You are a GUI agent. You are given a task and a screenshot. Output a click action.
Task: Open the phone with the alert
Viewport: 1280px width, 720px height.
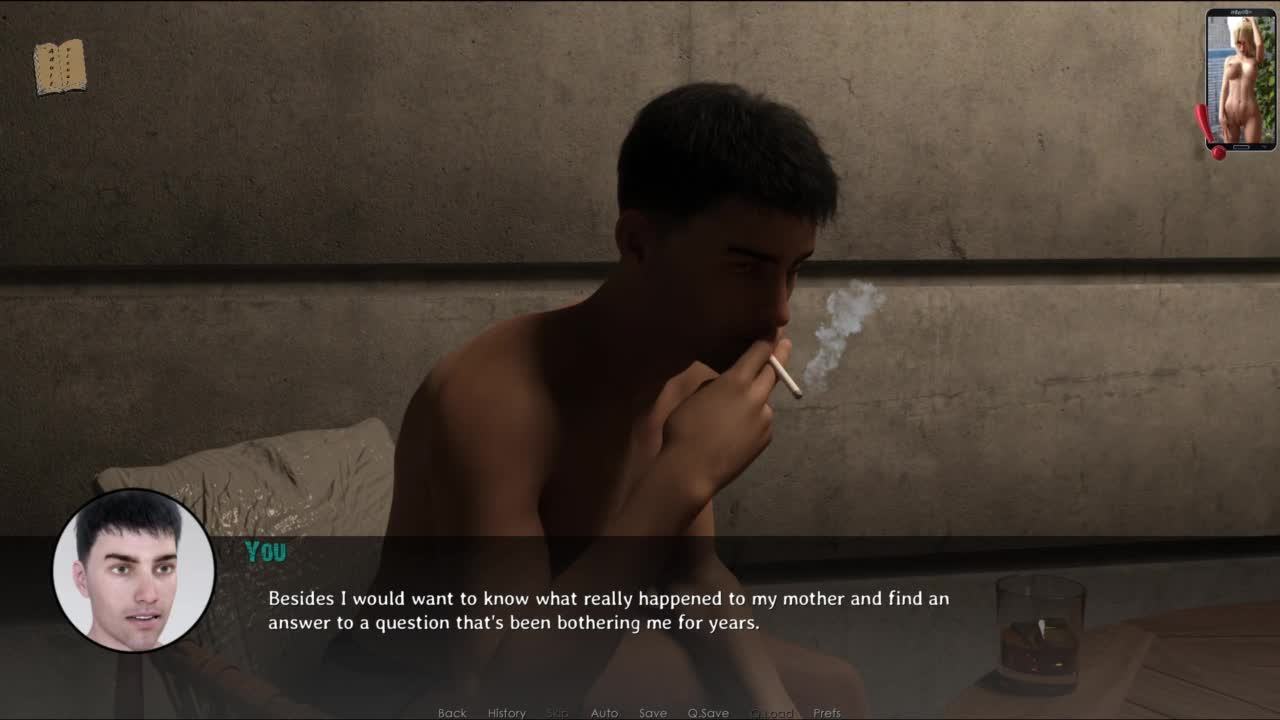1240,80
